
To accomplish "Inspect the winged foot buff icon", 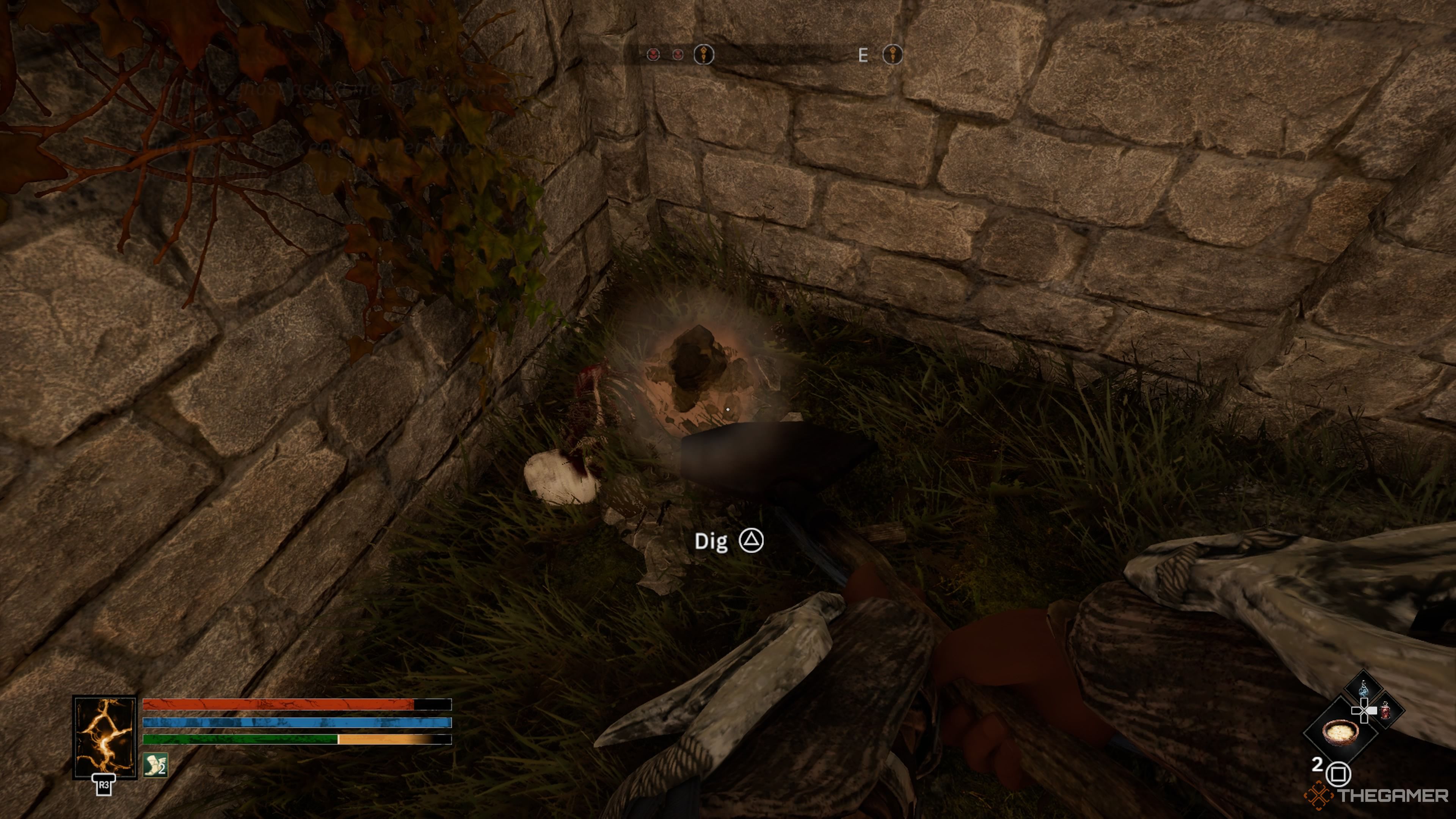I will pos(155,765).
